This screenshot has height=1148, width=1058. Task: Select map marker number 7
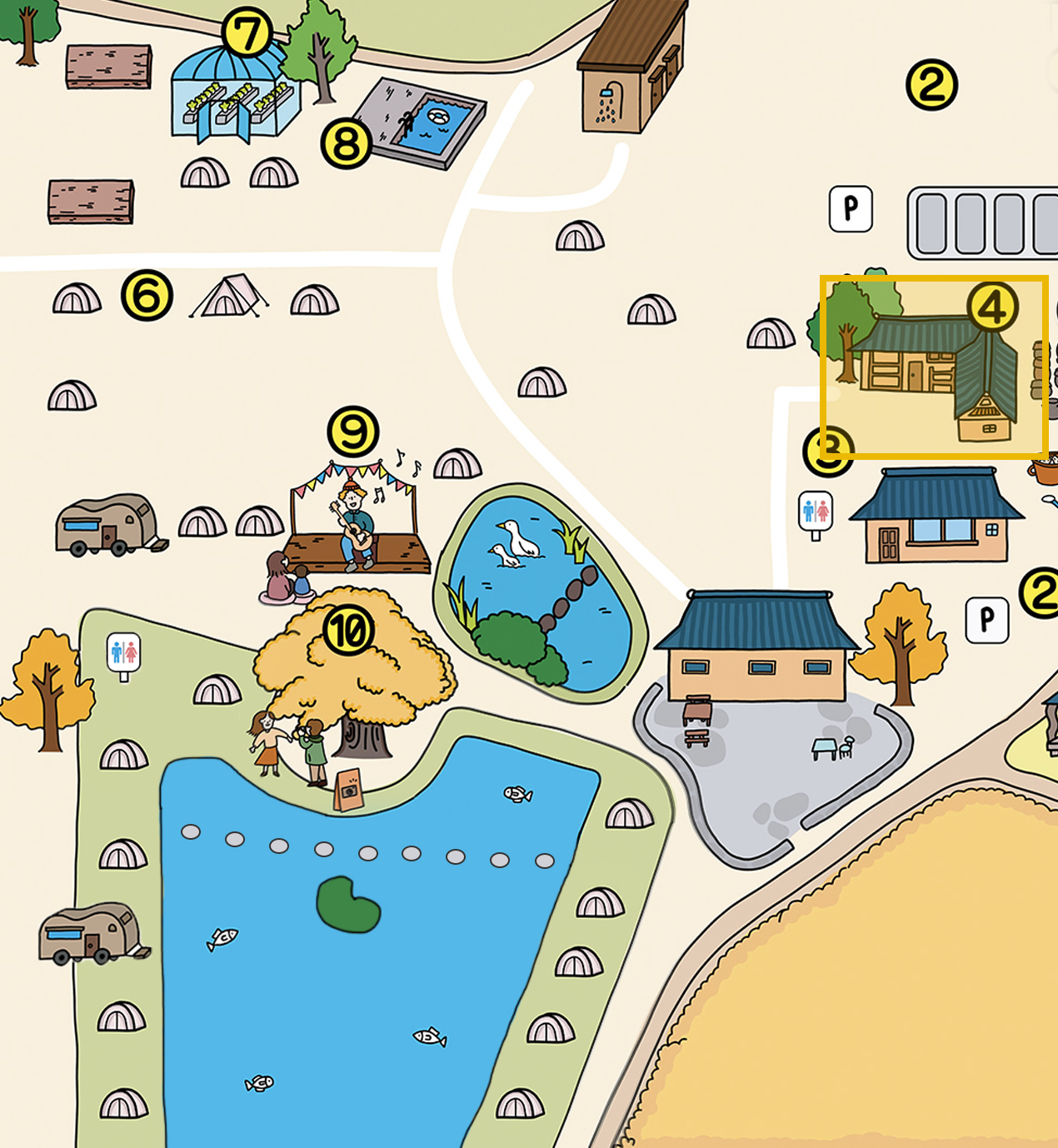[x=247, y=34]
